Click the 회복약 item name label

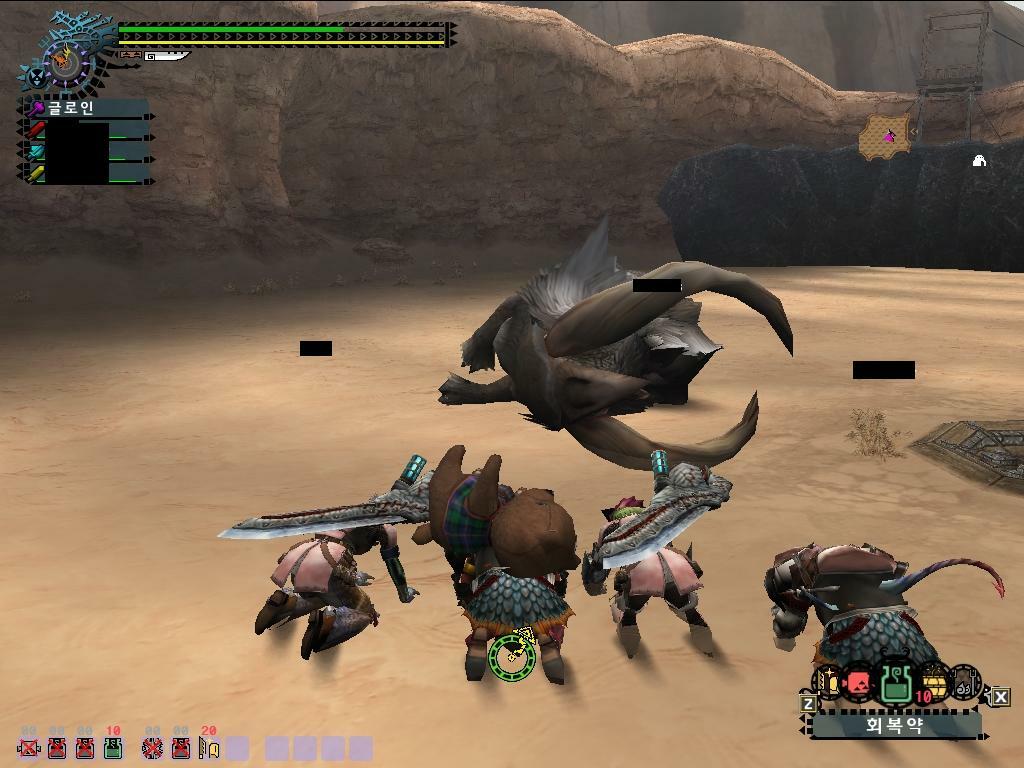tap(894, 726)
